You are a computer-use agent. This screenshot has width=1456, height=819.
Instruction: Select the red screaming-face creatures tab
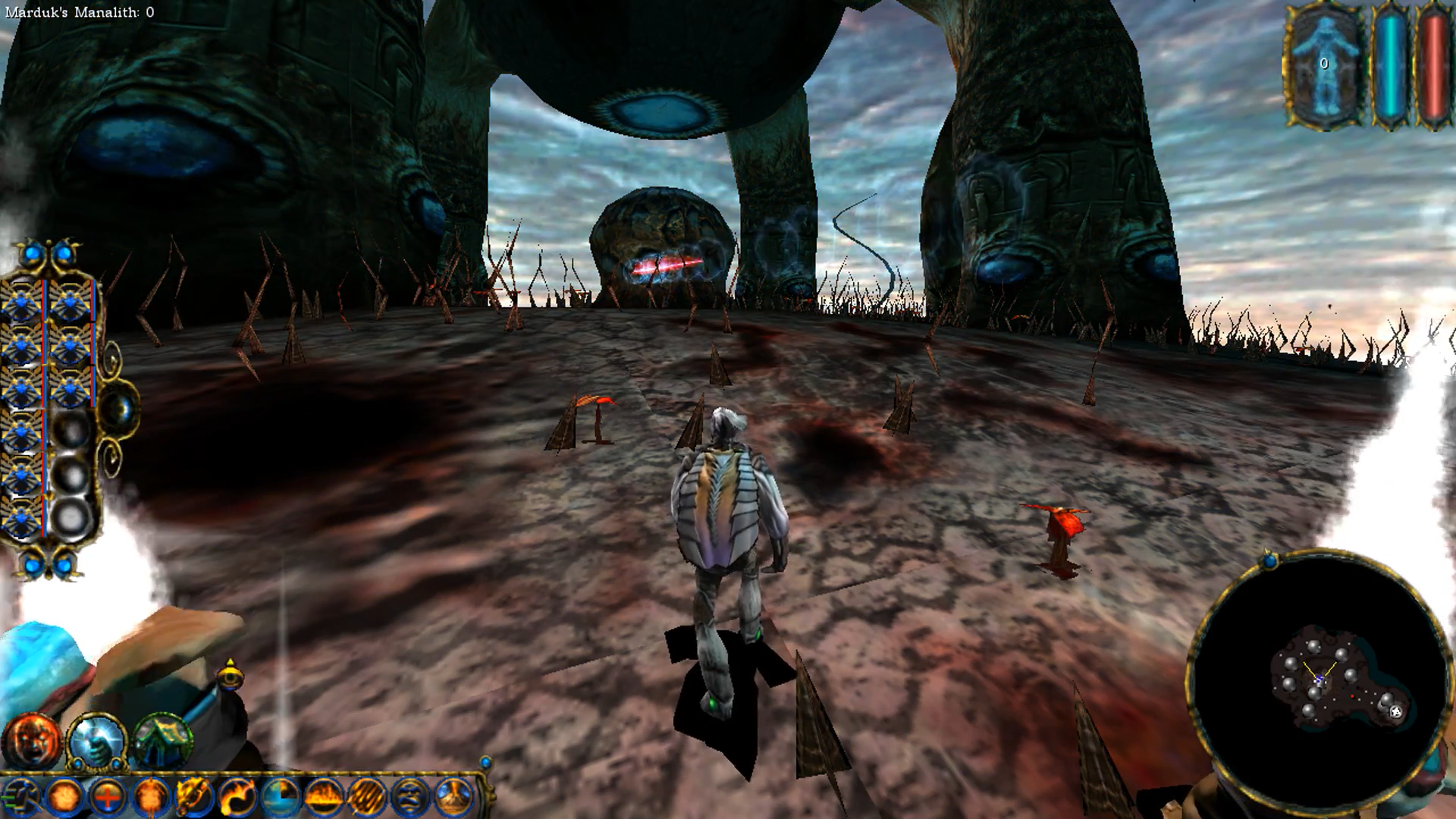(x=32, y=741)
